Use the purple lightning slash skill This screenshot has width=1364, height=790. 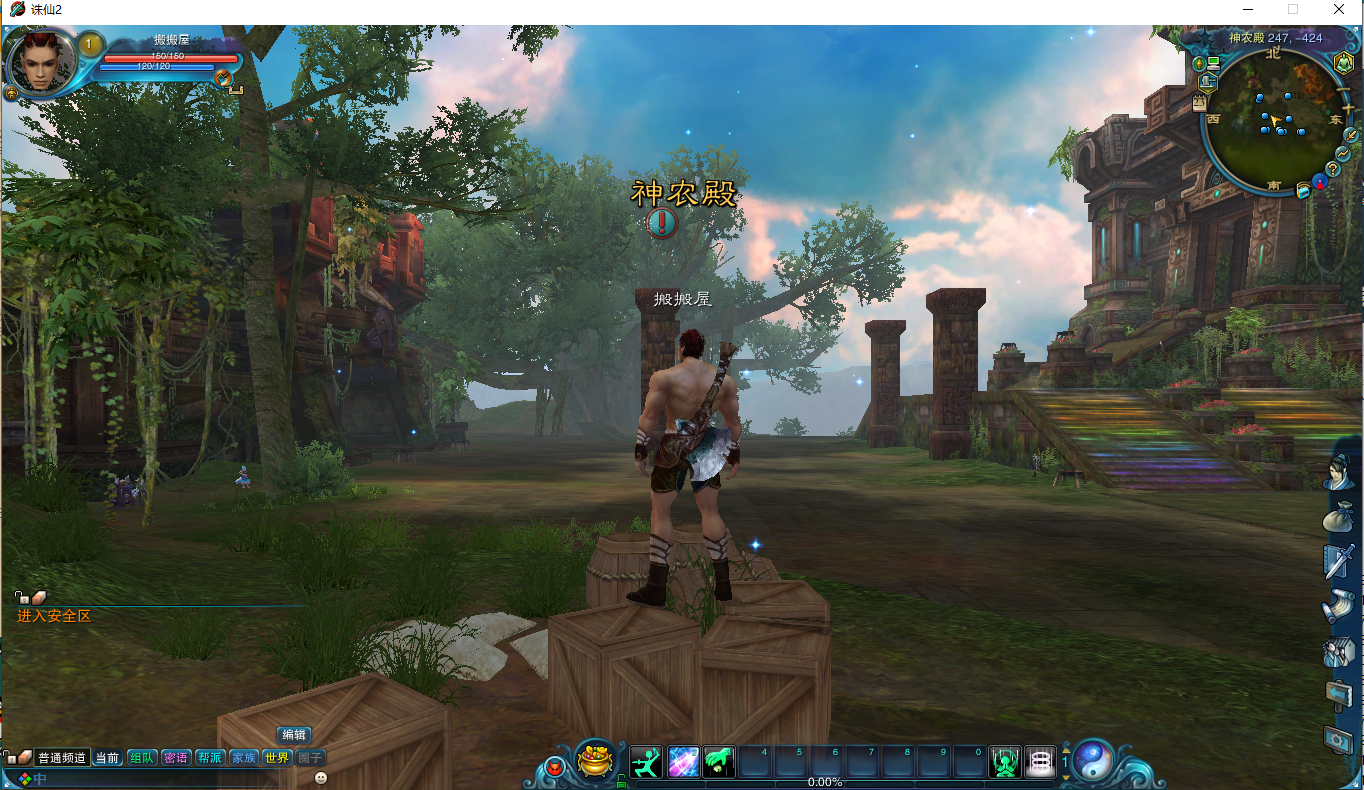[683, 762]
